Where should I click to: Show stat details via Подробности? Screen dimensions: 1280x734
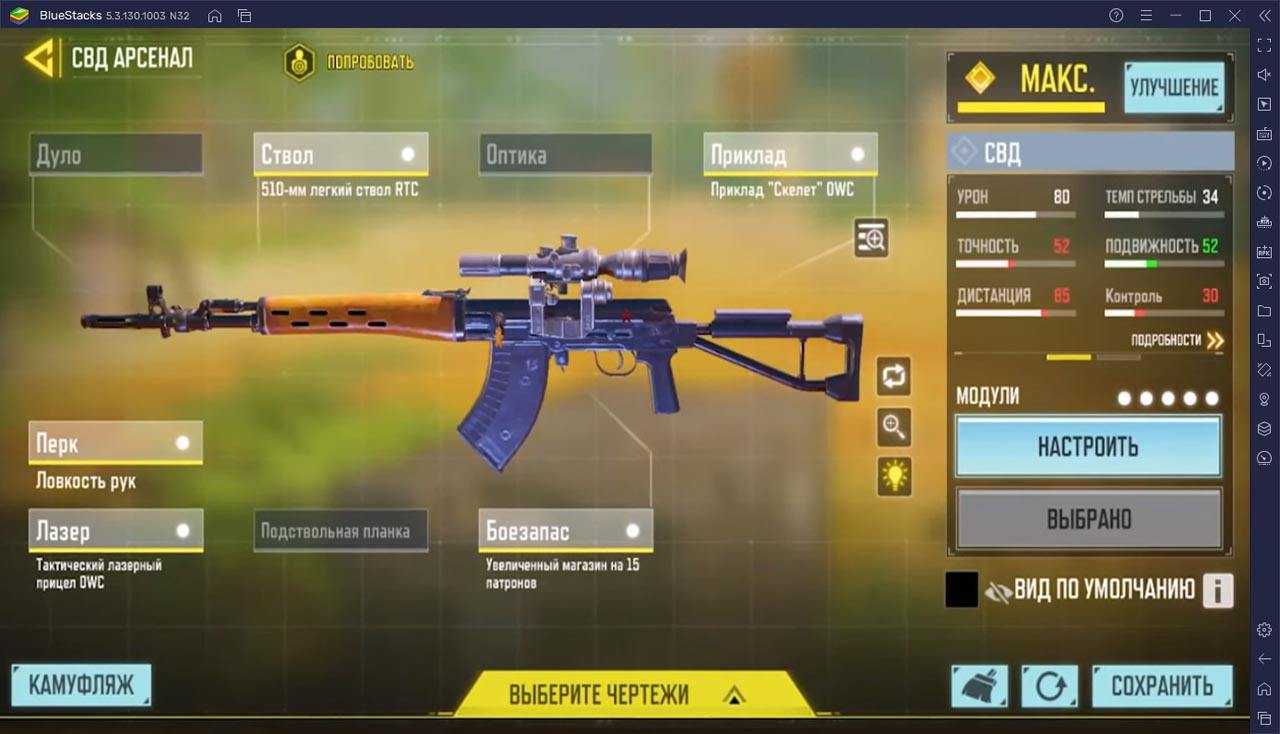coord(1177,340)
